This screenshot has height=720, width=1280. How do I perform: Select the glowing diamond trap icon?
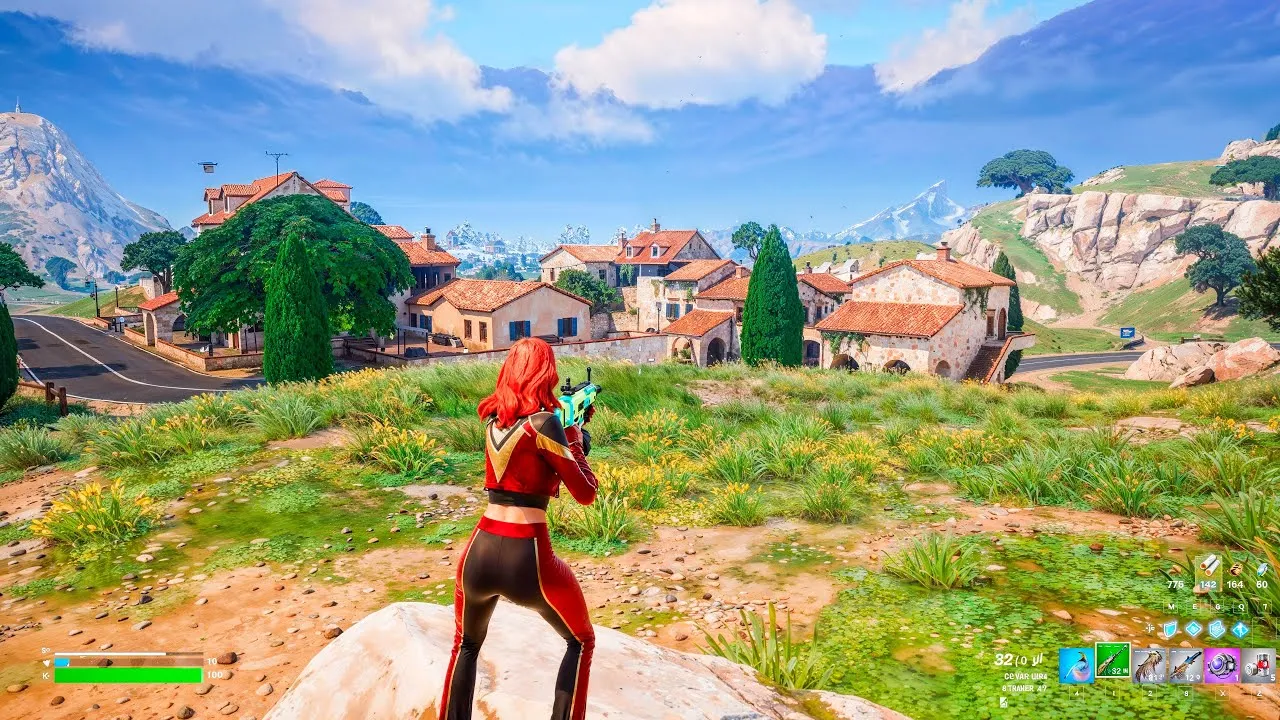[1193, 630]
